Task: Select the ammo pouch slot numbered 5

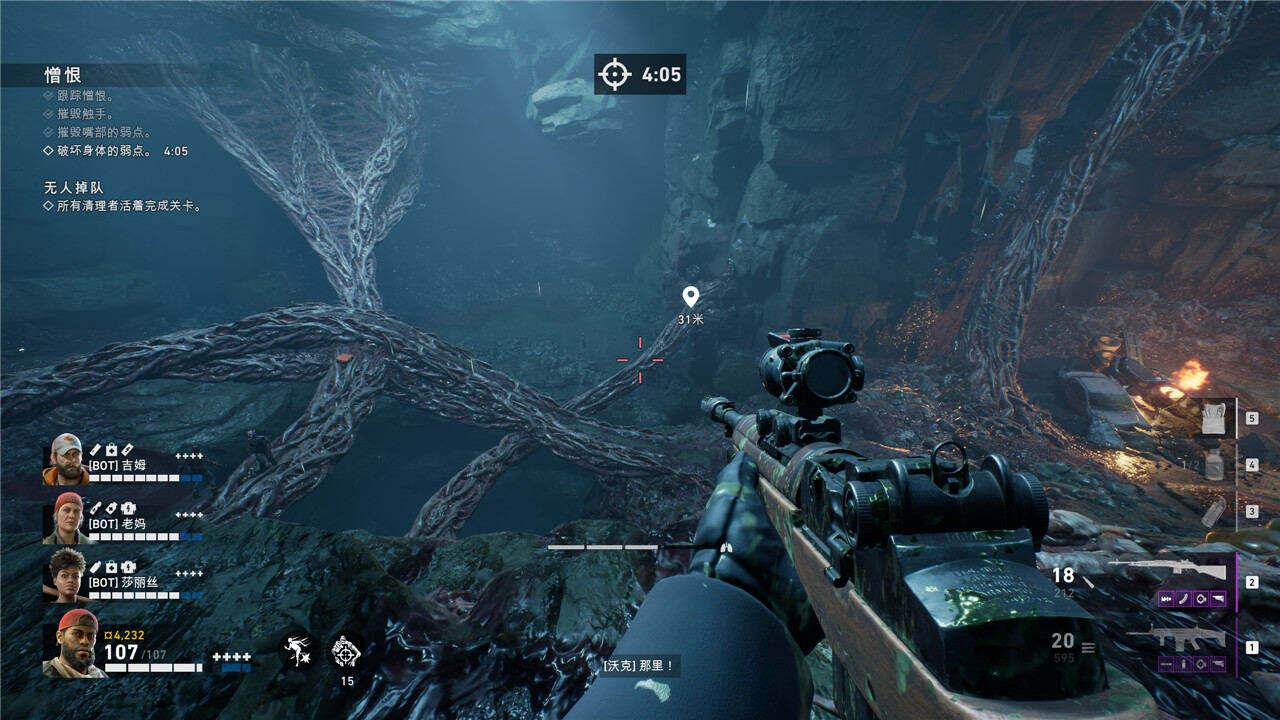Action: (1211, 417)
